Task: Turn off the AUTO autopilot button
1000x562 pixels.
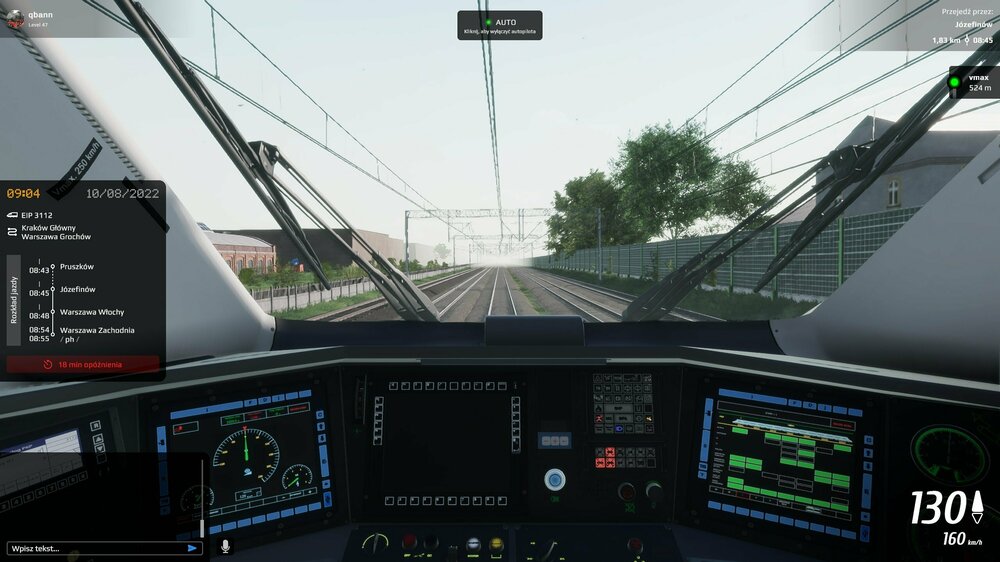Action: 500,25
